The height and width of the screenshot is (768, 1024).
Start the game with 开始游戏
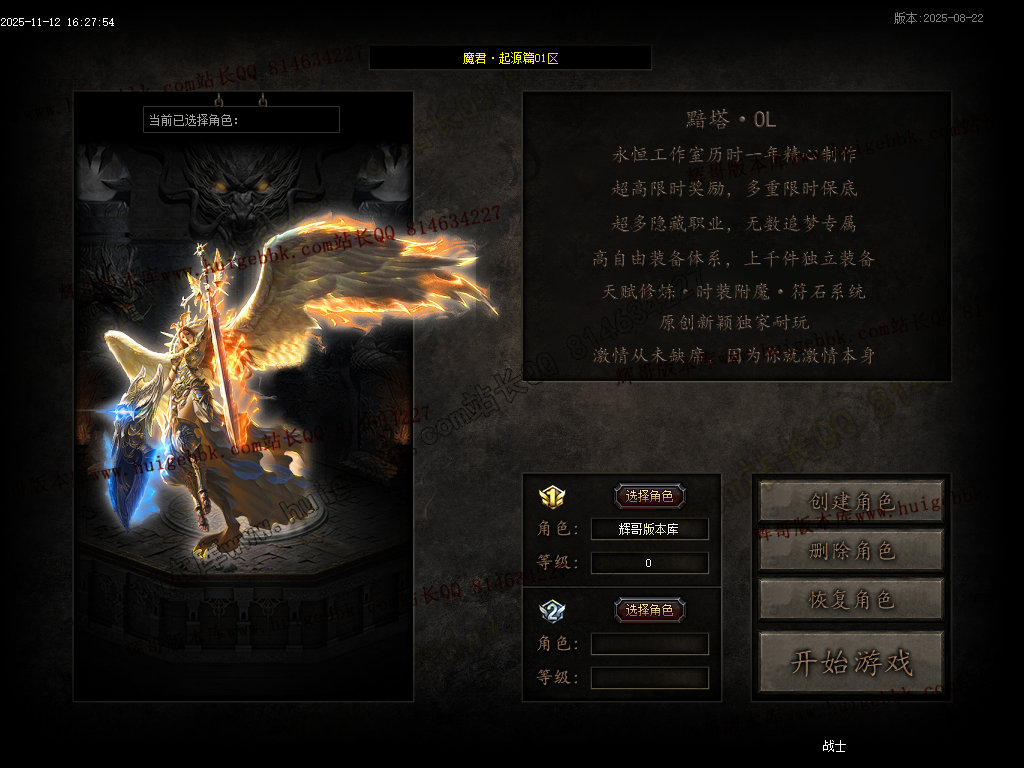tap(851, 661)
